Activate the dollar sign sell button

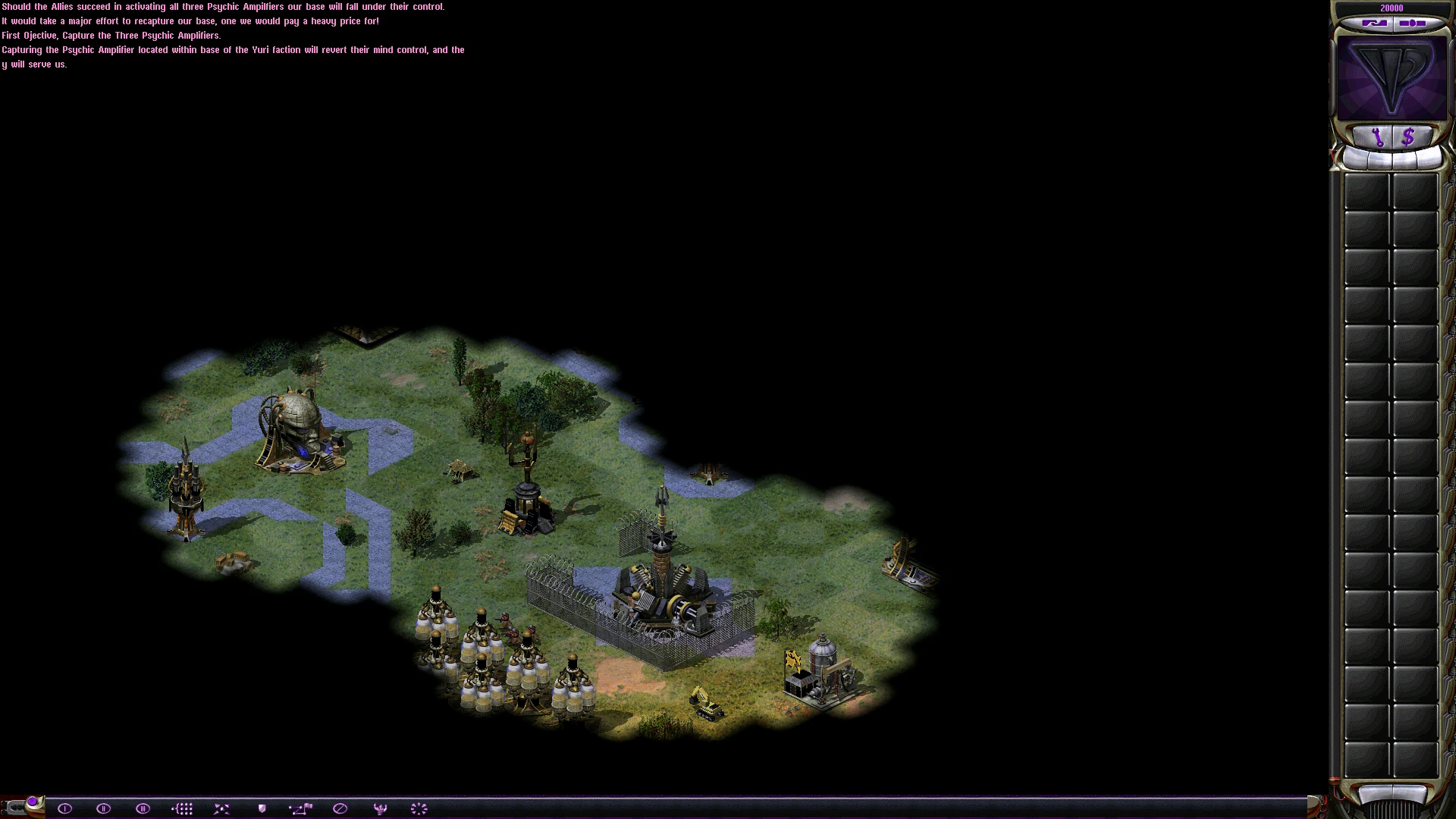point(1408,137)
